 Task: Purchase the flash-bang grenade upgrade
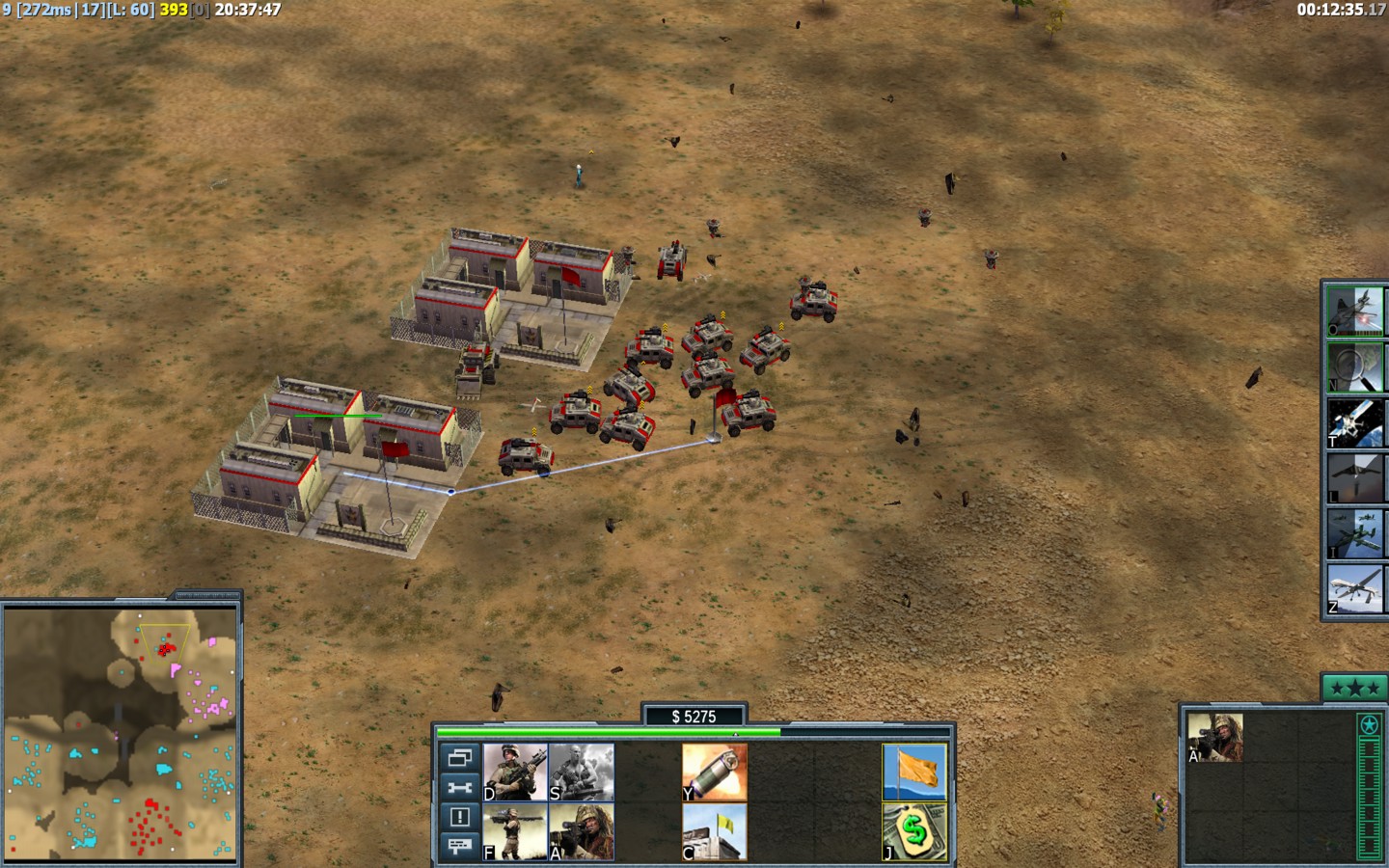tap(715, 773)
